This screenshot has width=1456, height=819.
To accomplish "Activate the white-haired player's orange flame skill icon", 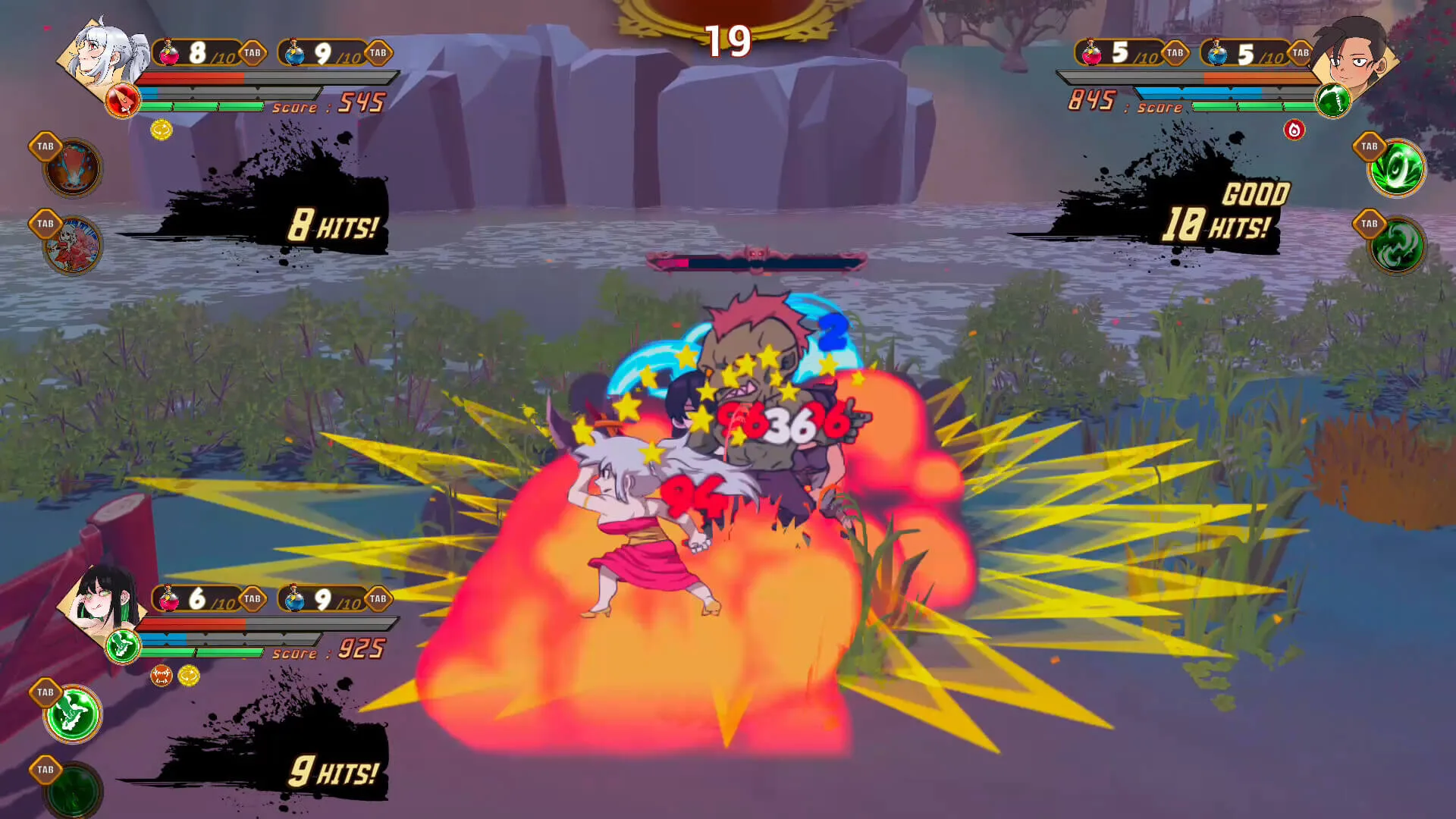I will coord(74,168).
